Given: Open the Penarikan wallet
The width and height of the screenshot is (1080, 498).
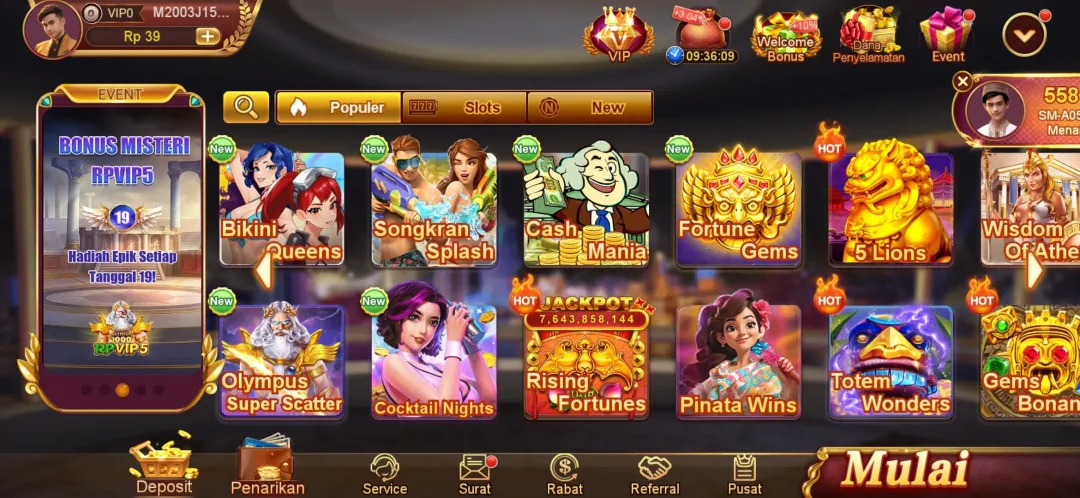Looking at the screenshot, I should [266, 465].
